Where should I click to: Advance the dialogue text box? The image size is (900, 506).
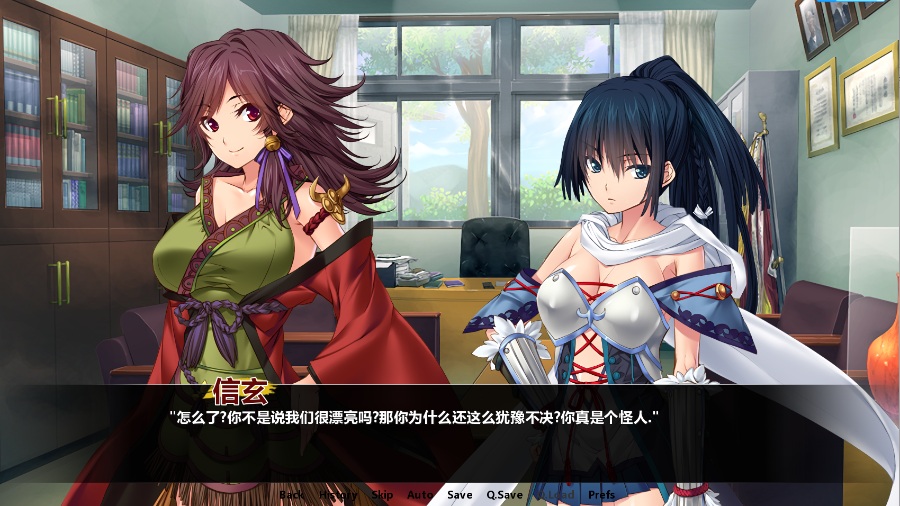[x=450, y=440]
